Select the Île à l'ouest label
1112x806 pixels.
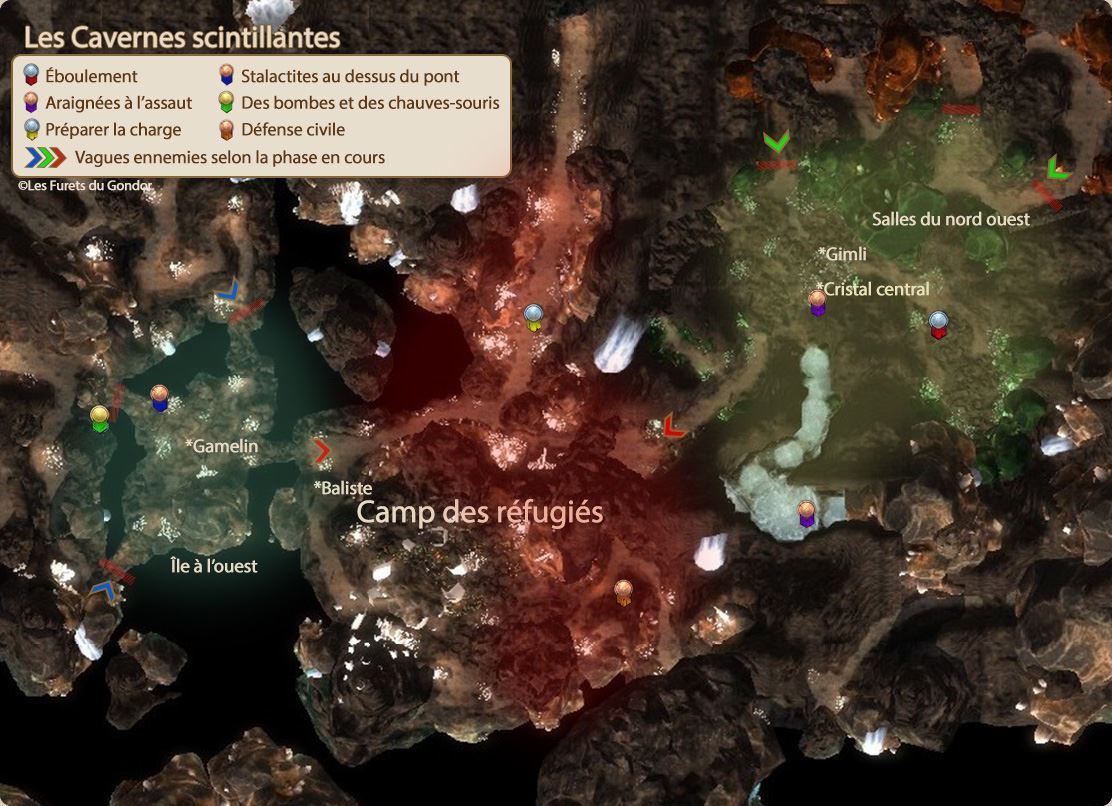213,566
